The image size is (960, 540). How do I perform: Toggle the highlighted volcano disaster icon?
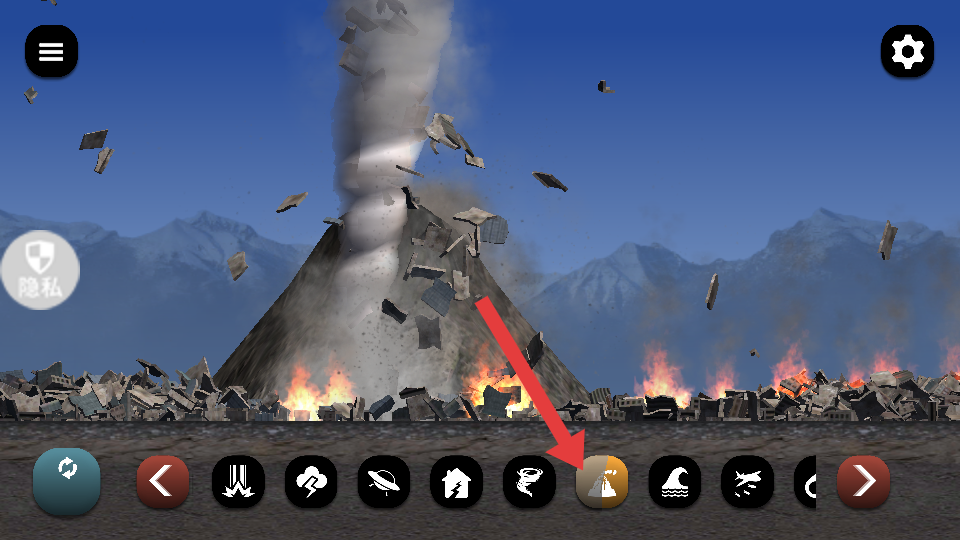[x=602, y=482]
